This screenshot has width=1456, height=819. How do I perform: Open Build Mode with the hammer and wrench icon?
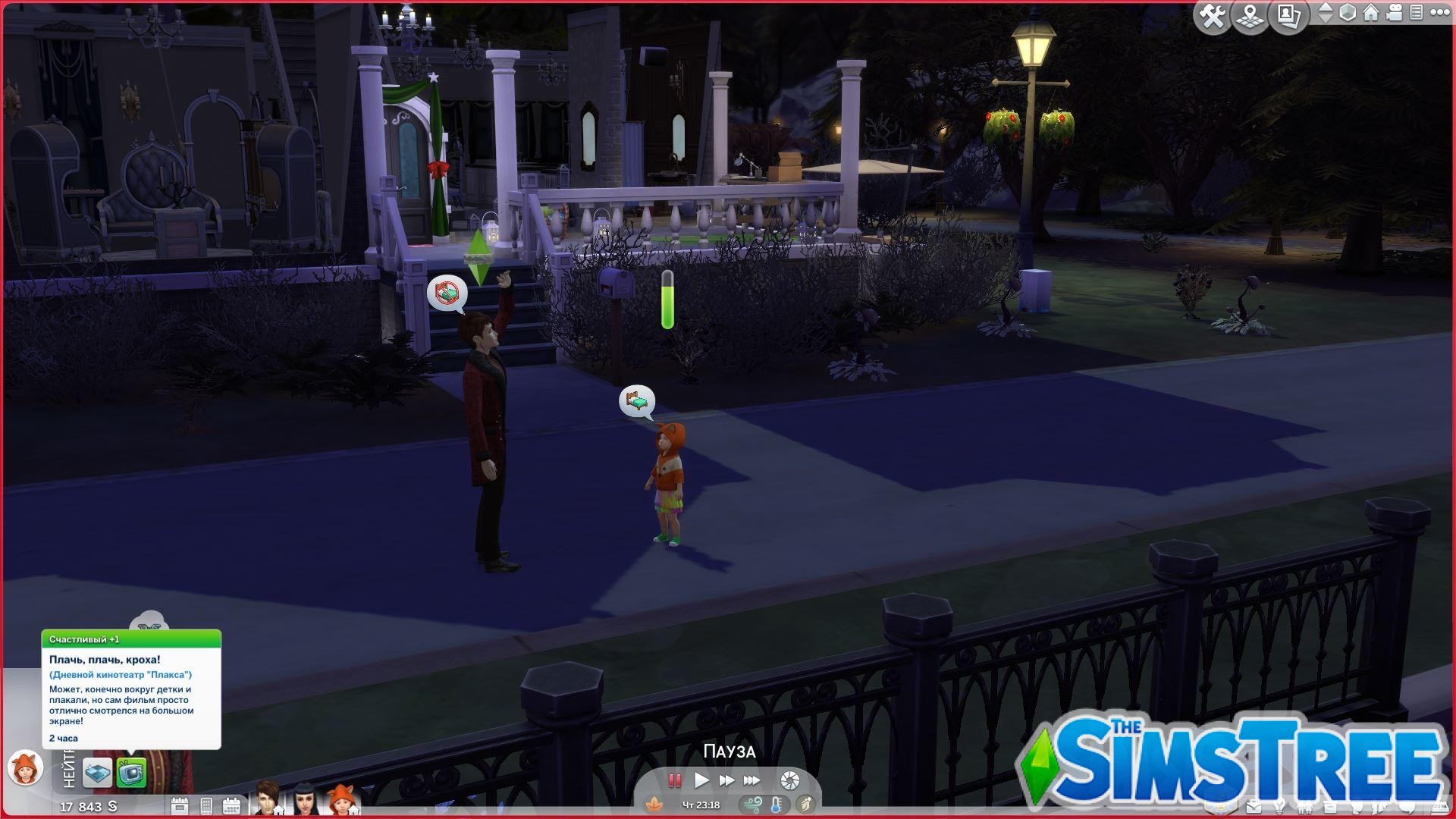click(1212, 15)
